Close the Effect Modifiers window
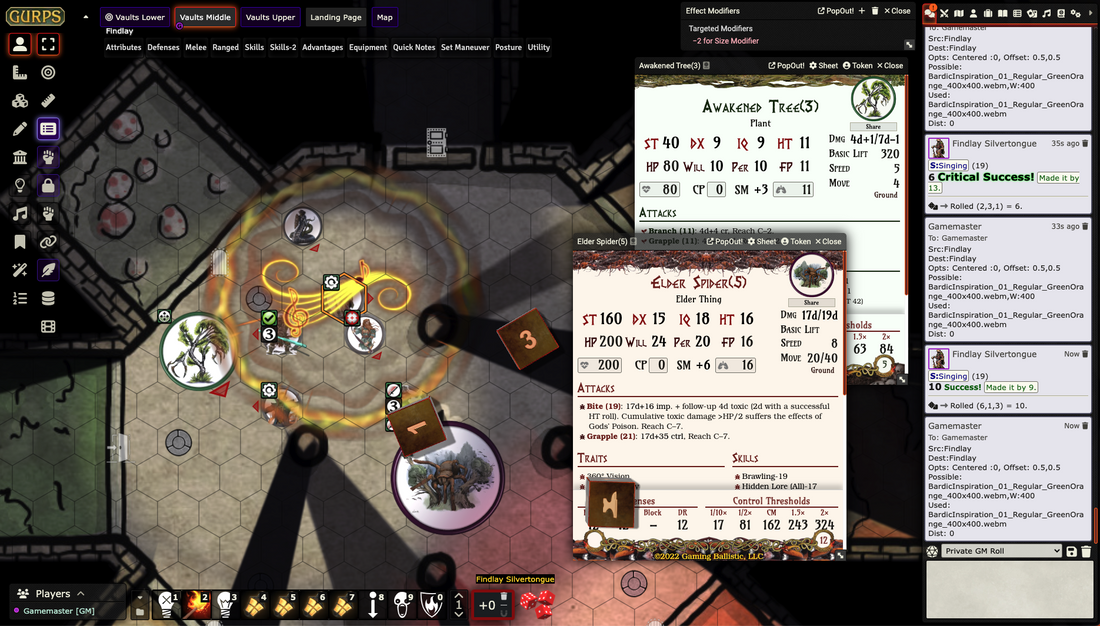Screen dimensions: 1100x626 click(x=896, y=11)
